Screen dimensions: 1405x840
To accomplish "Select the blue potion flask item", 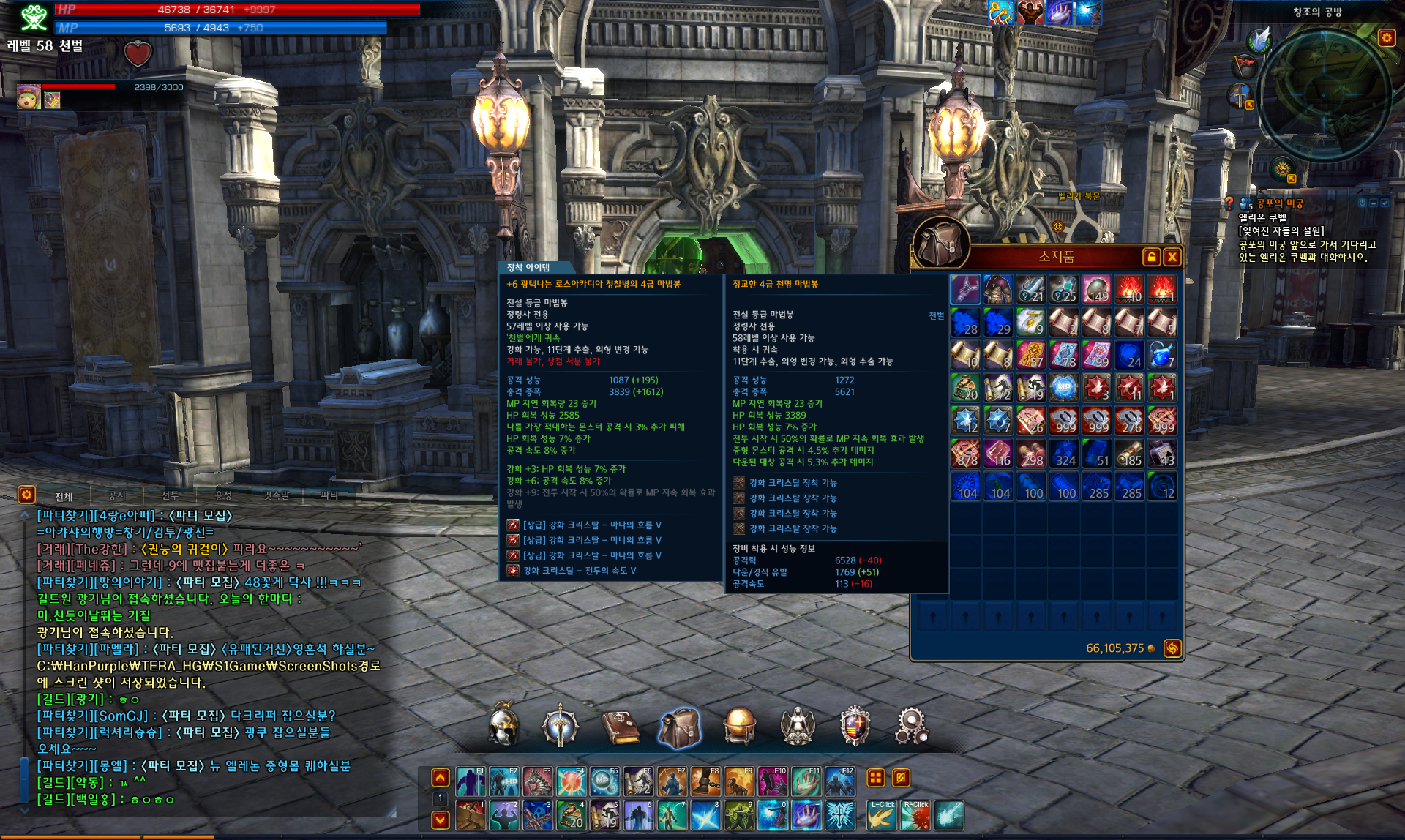I will 1161,355.
